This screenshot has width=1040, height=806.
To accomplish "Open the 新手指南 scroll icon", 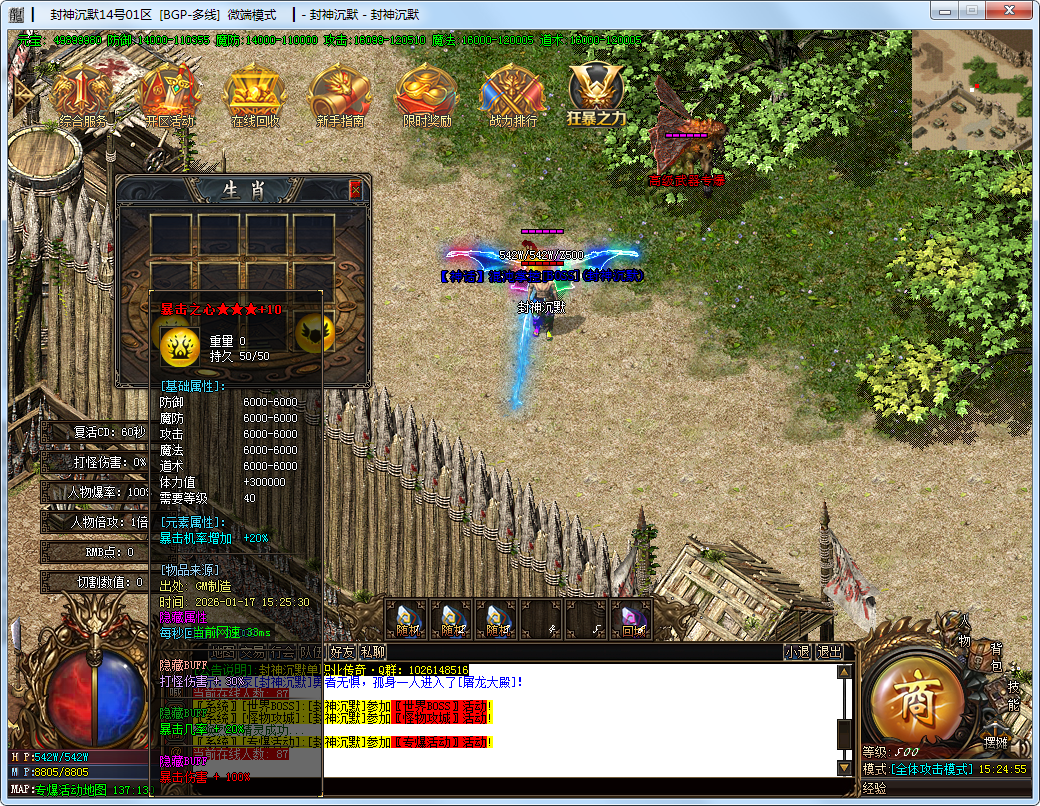I will 340,96.
